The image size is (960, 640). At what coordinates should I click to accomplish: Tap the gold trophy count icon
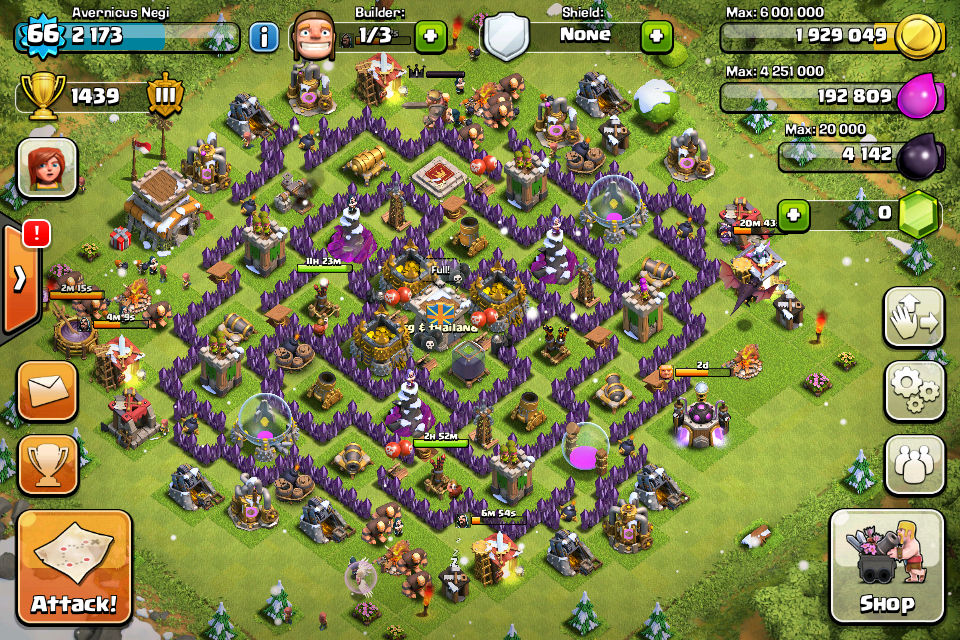pos(42,97)
